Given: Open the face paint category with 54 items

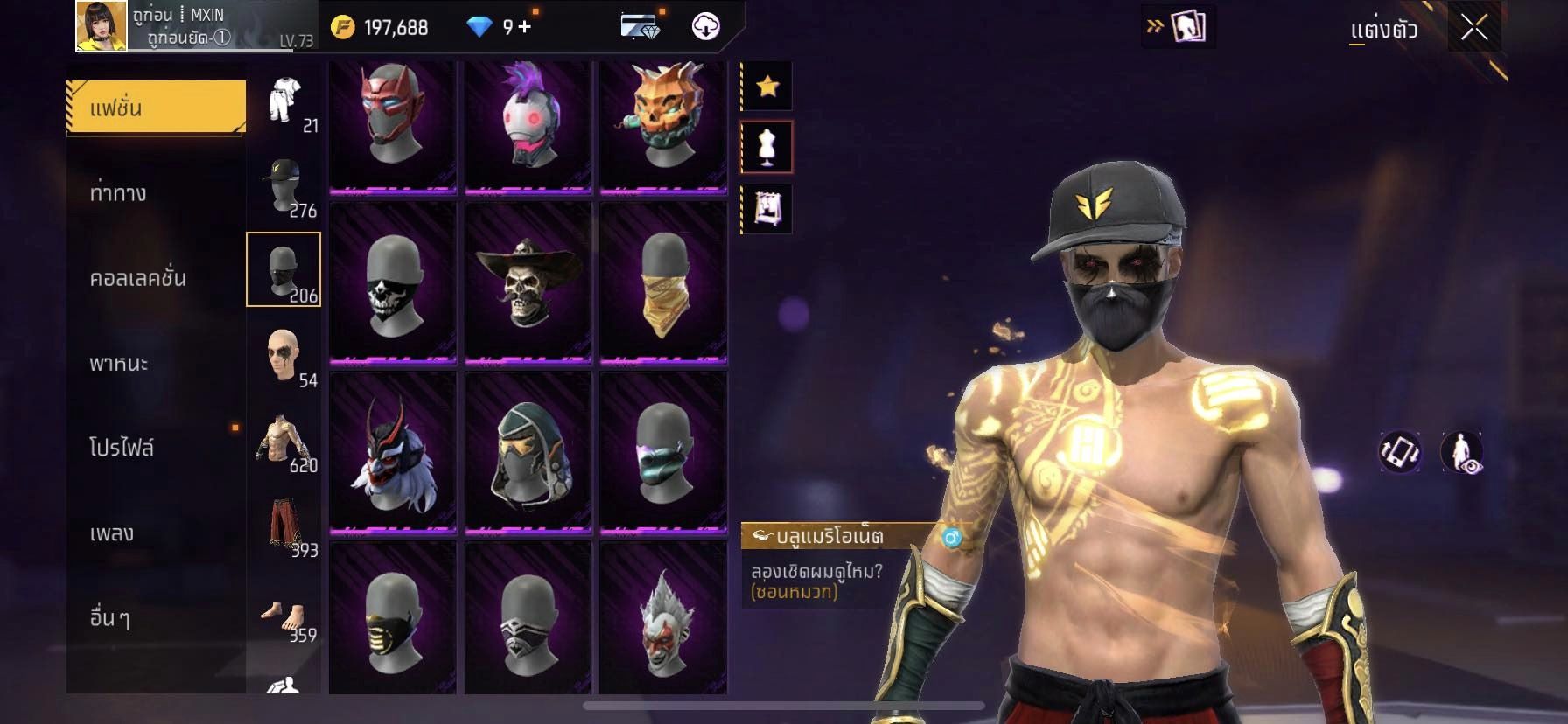Looking at the screenshot, I should (284, 356).
